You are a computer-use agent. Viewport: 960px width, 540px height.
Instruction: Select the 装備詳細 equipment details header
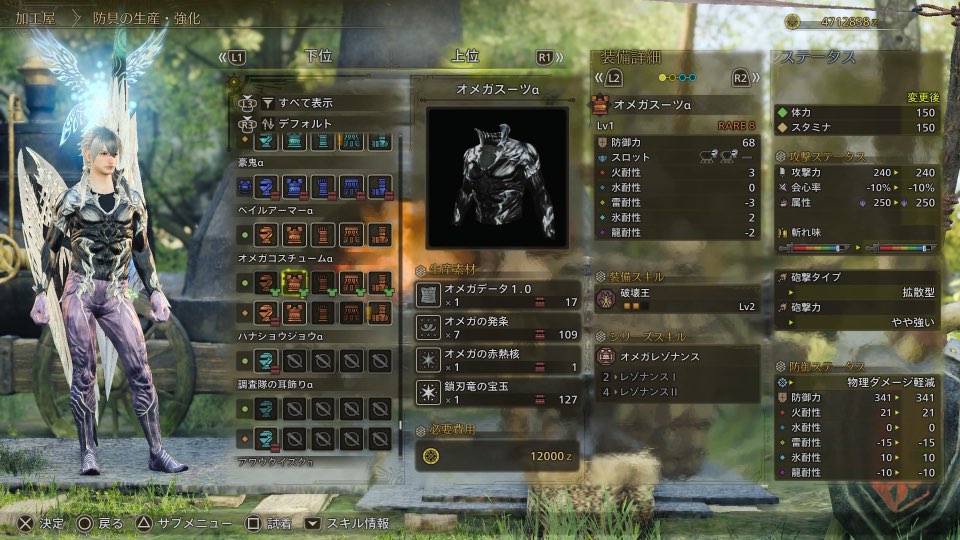[632, 56]
